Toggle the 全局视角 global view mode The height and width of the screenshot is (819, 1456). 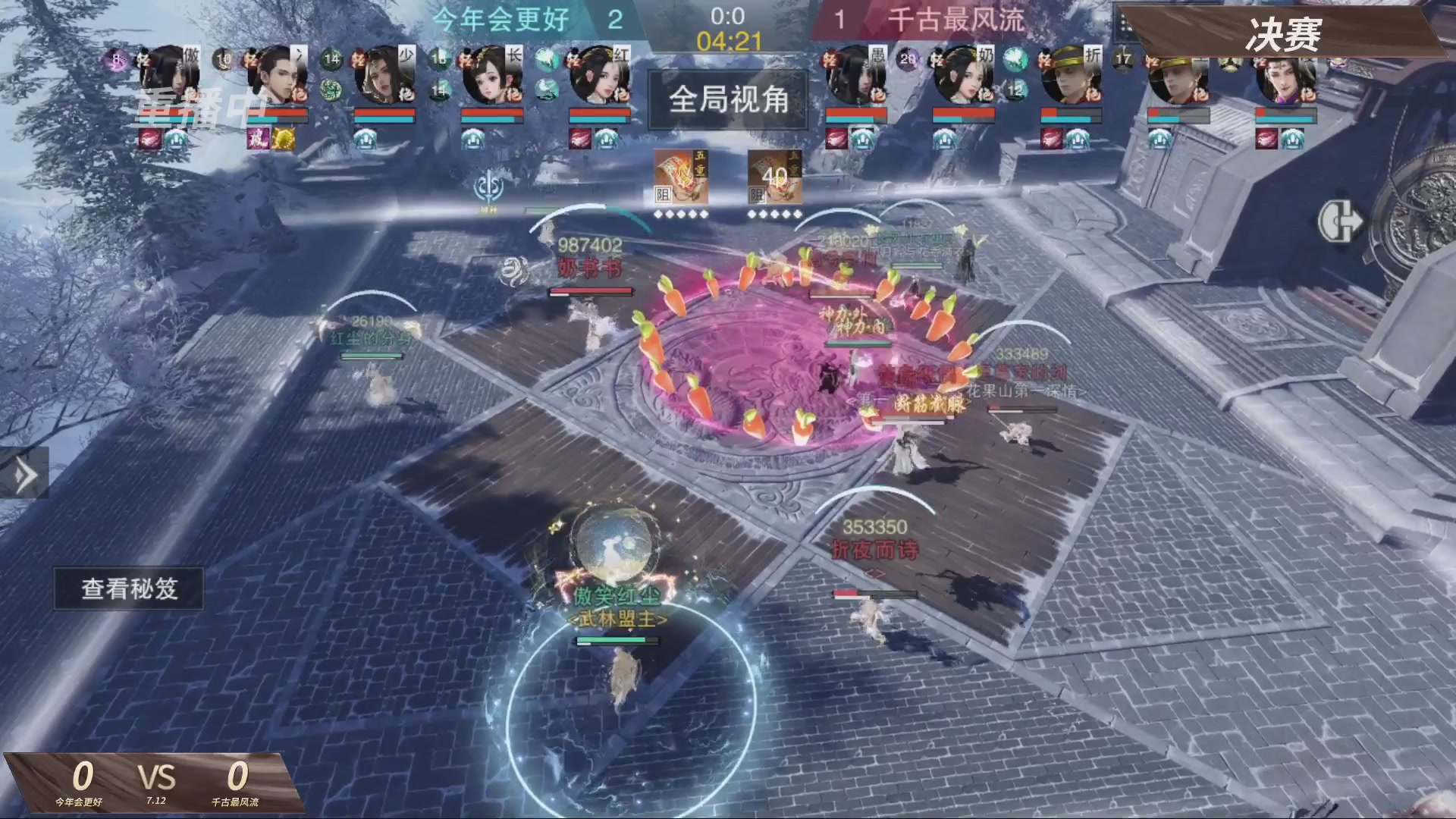click(x=726, y=101)
